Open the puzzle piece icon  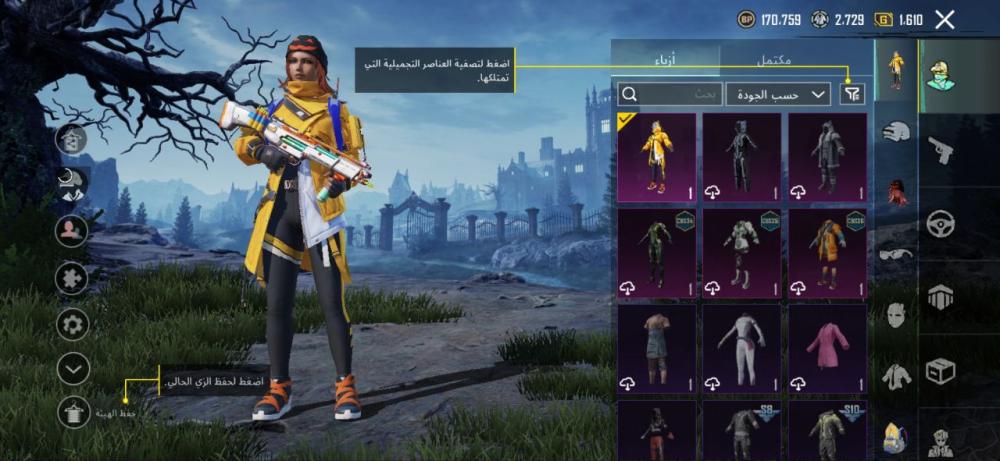click(x=74, y=278)
